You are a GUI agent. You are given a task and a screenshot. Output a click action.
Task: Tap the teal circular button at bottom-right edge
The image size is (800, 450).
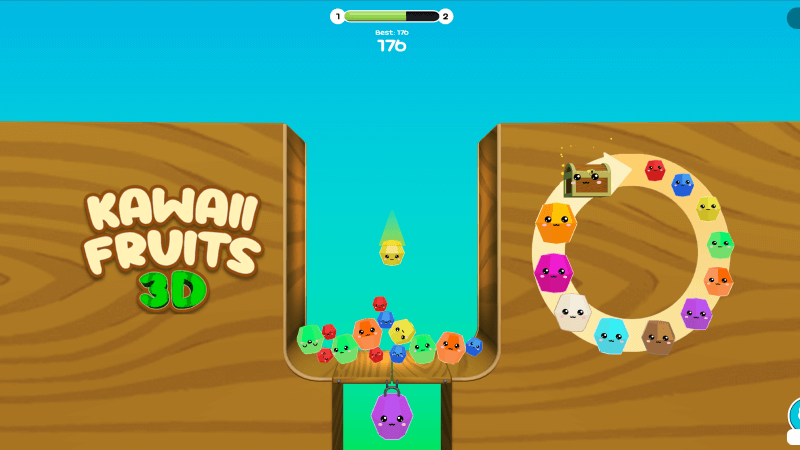[795, 413]
